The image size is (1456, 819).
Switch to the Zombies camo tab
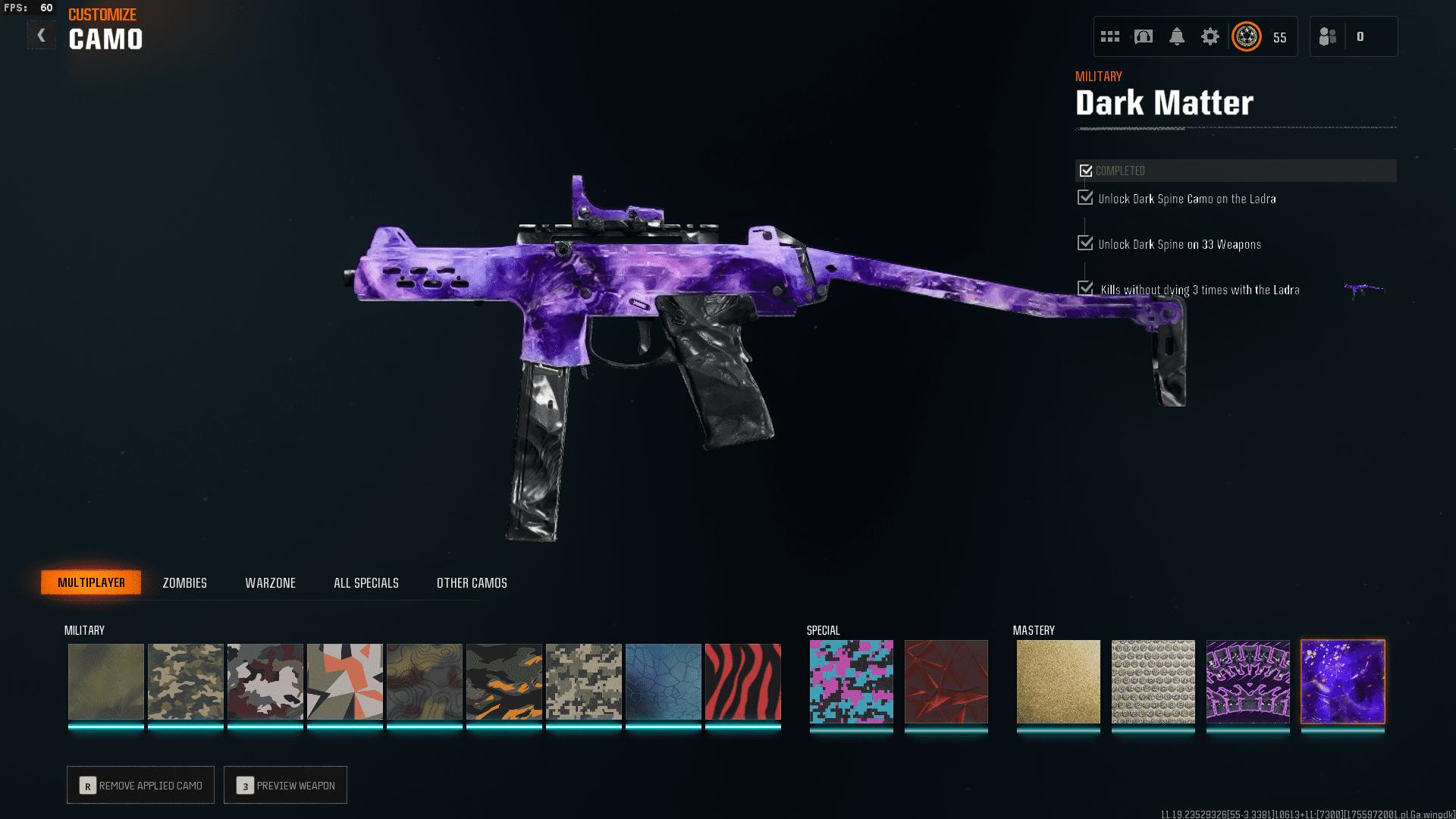click(184, 582)
